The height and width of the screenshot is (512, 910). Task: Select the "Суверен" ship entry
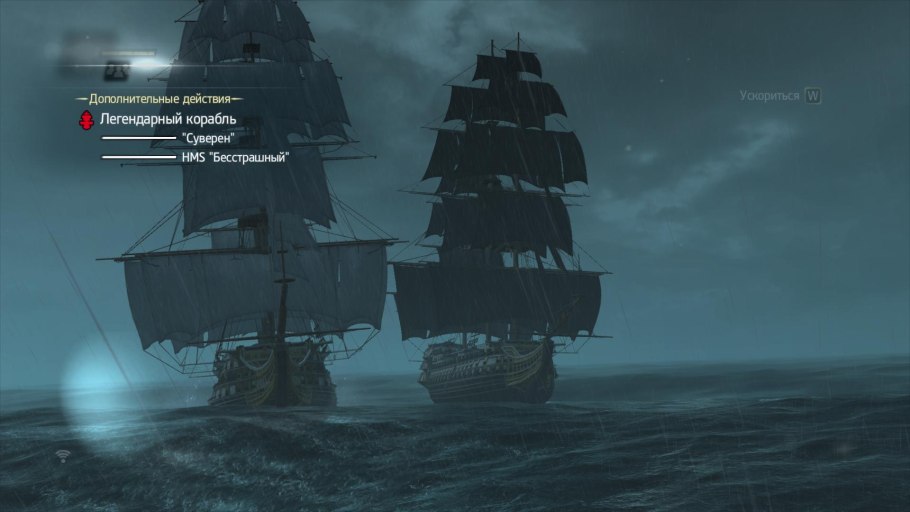tap(208, 138)
